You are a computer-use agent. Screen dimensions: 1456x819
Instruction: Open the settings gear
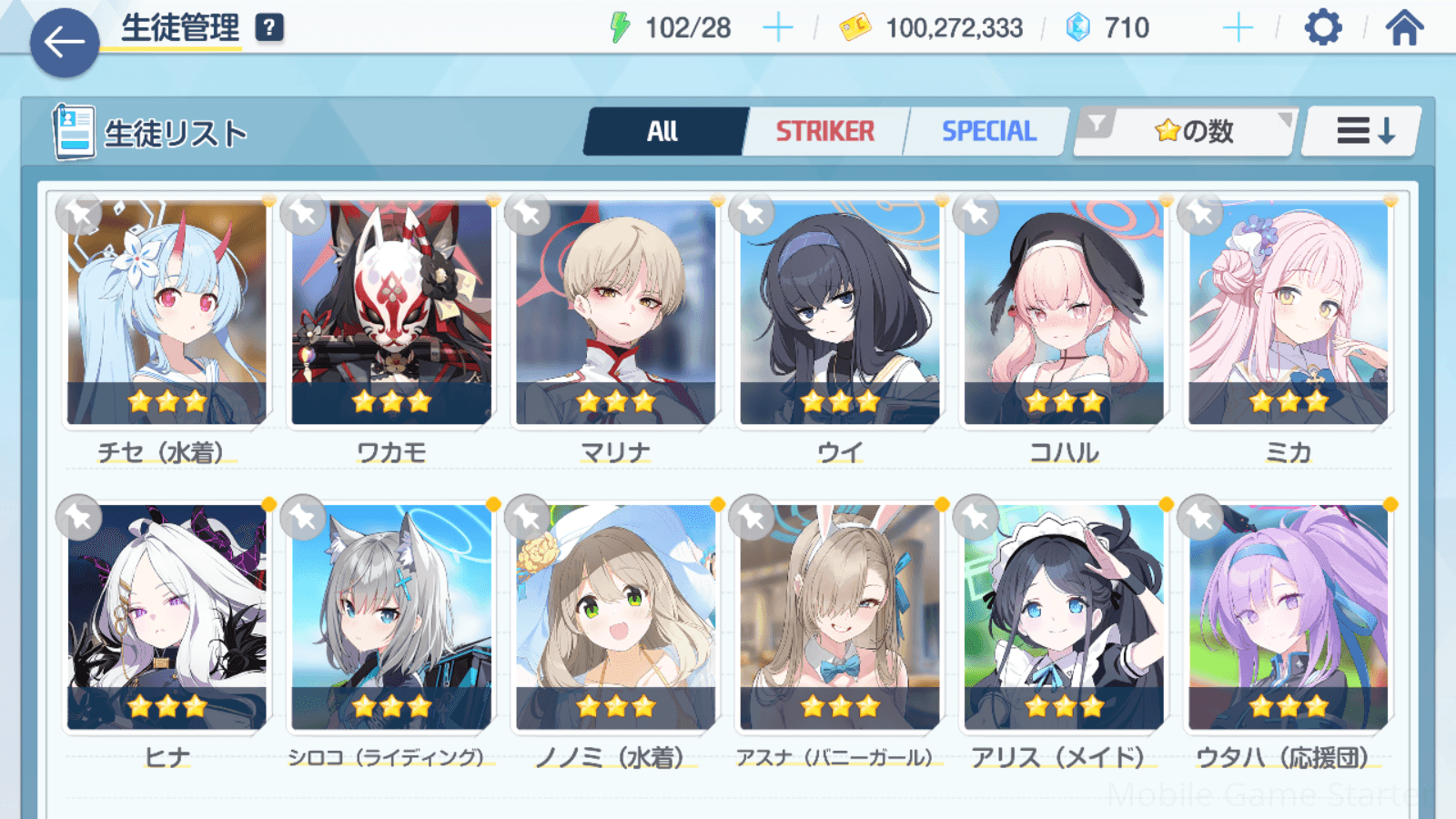[1322, 28]
